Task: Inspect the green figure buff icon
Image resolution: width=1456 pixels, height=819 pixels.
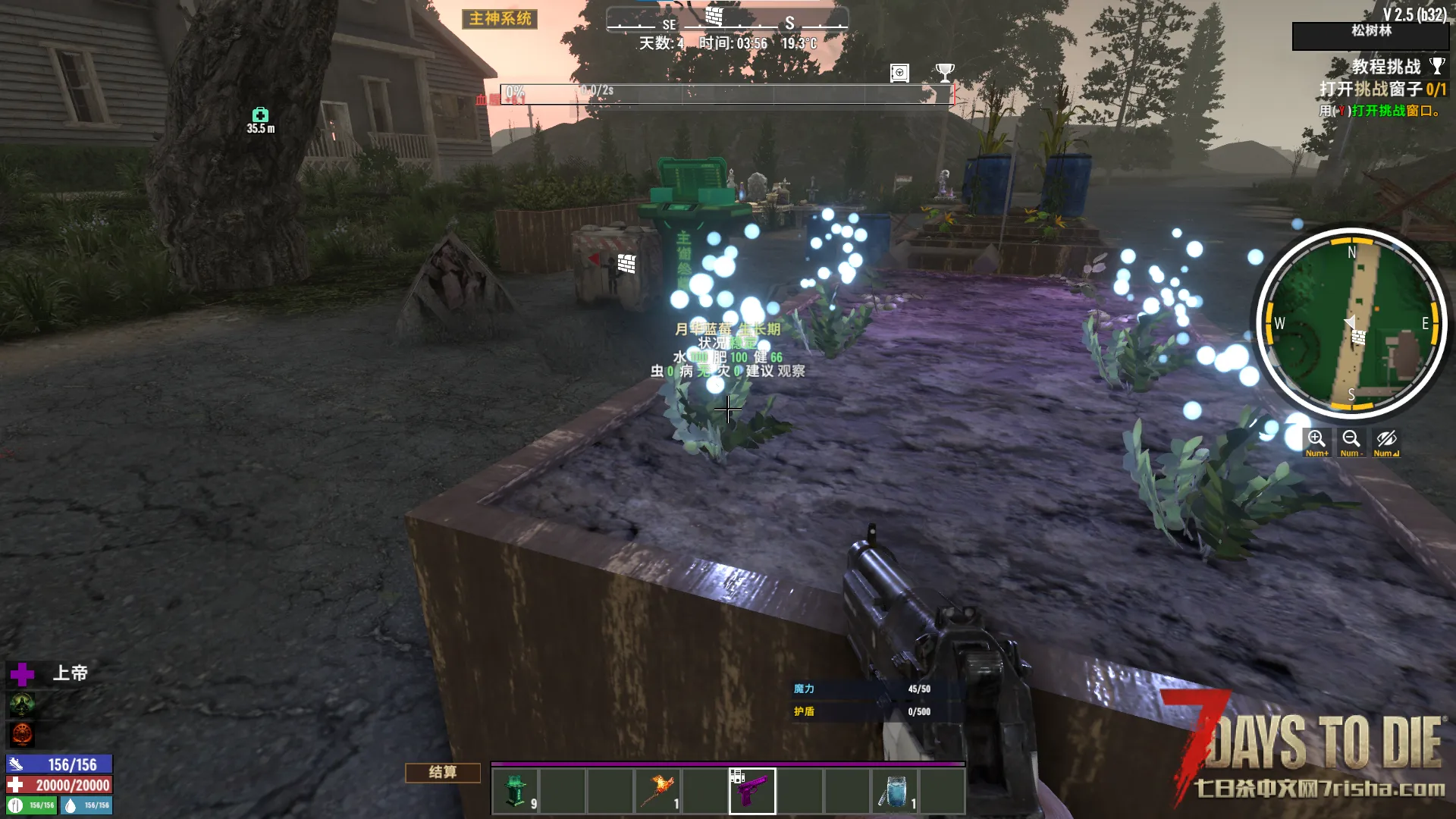Action: click(22, 704)
